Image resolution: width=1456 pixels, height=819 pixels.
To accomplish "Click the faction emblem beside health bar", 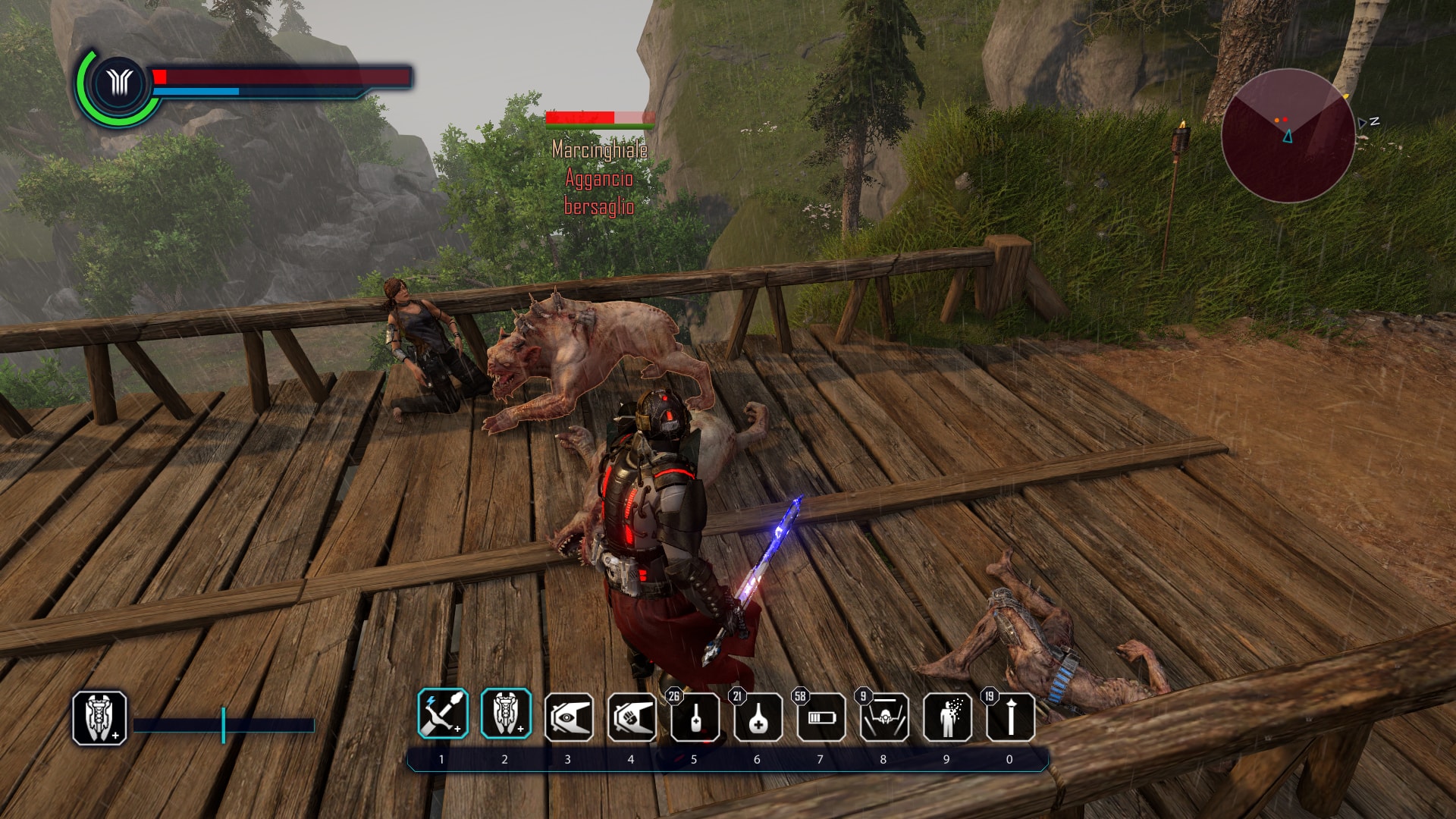I will click(x=119, y=83).
